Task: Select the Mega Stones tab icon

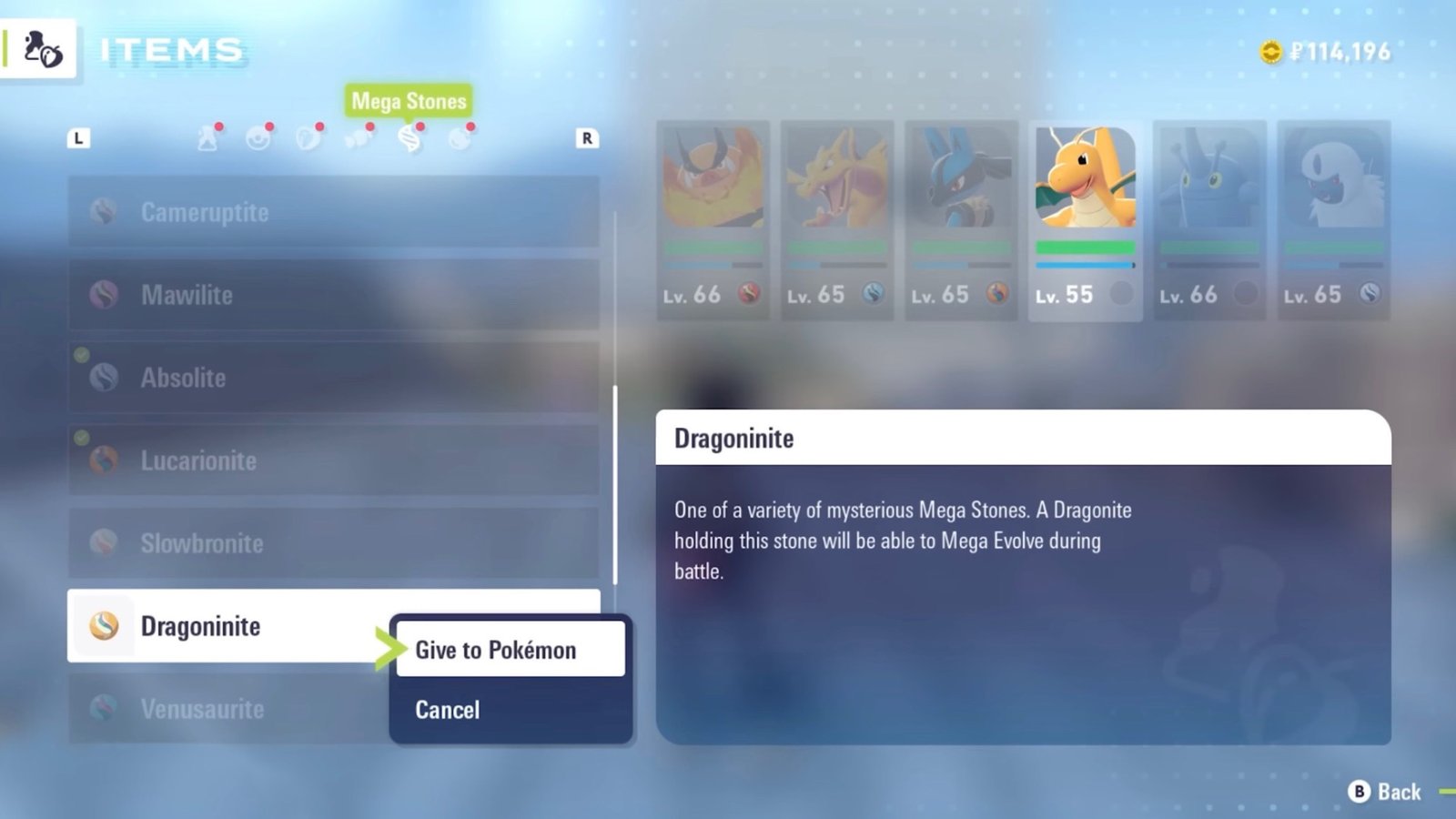Action: tap(409, 138)
